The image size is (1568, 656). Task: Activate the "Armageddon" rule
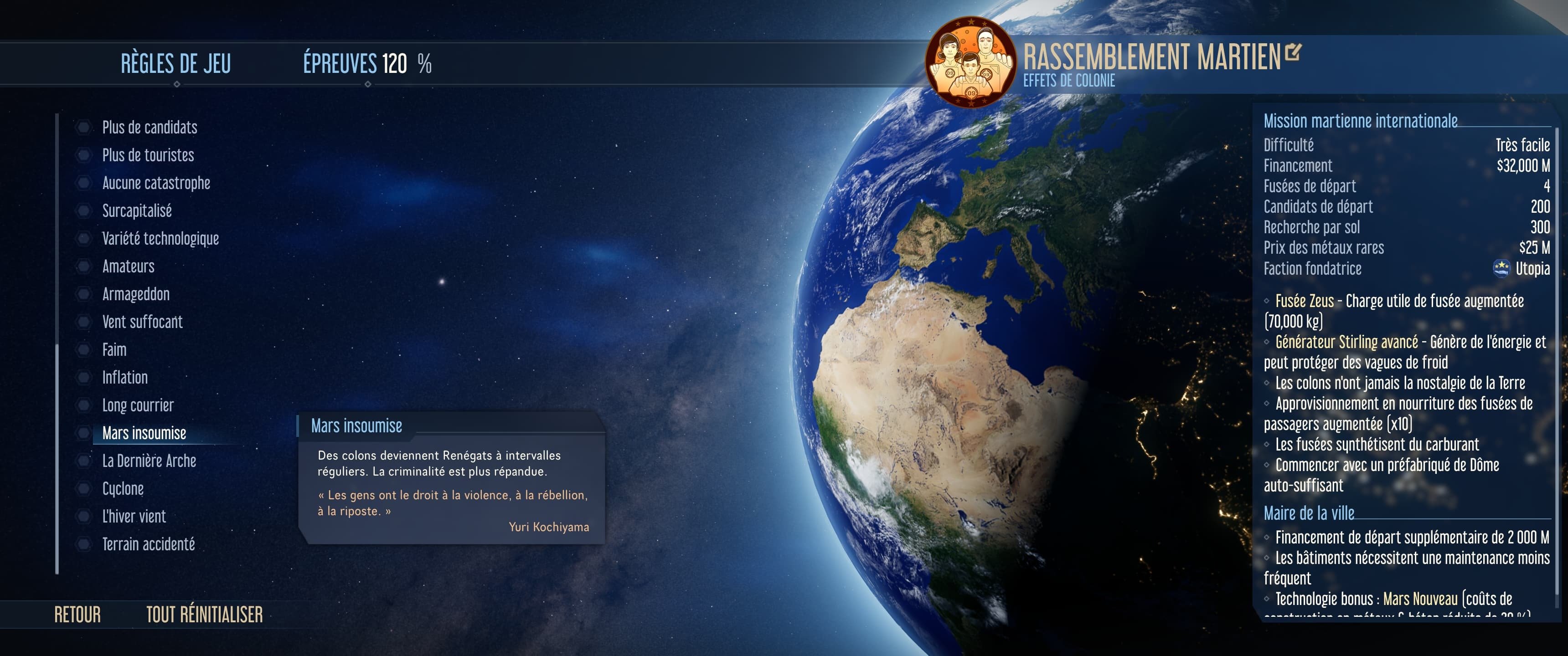point(136,294)
